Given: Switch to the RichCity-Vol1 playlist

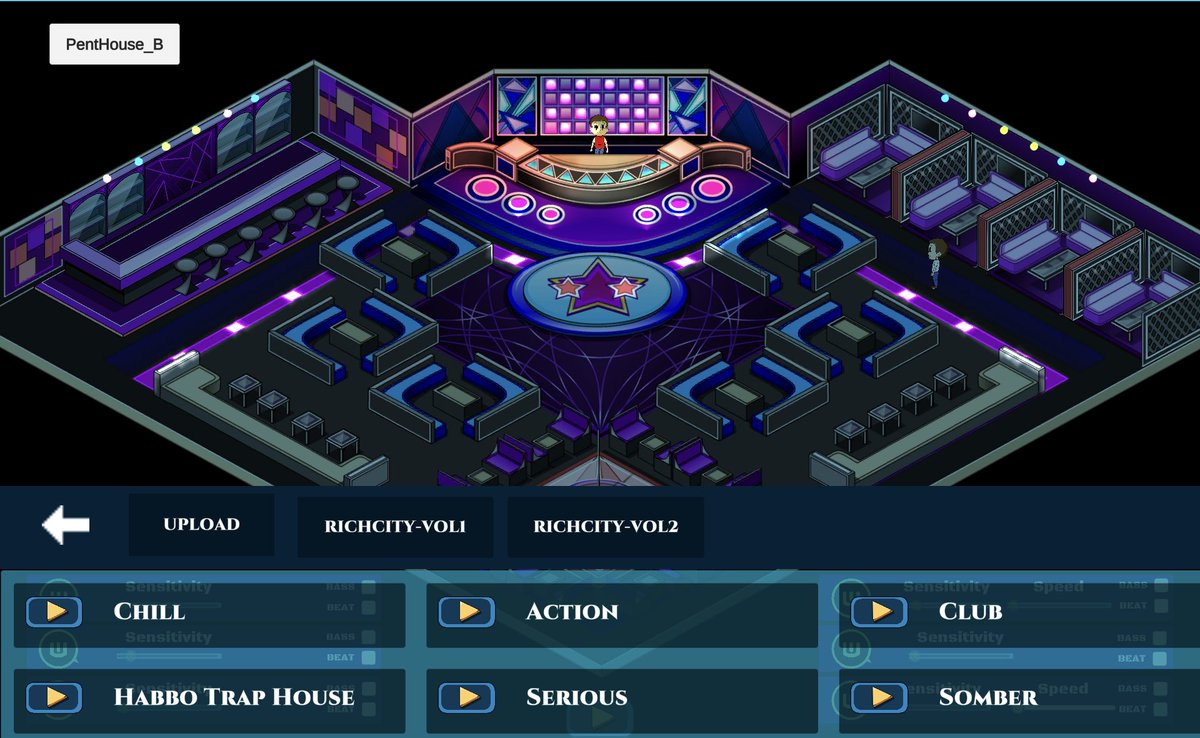Looking at the screenshot, I should [395, 526].
